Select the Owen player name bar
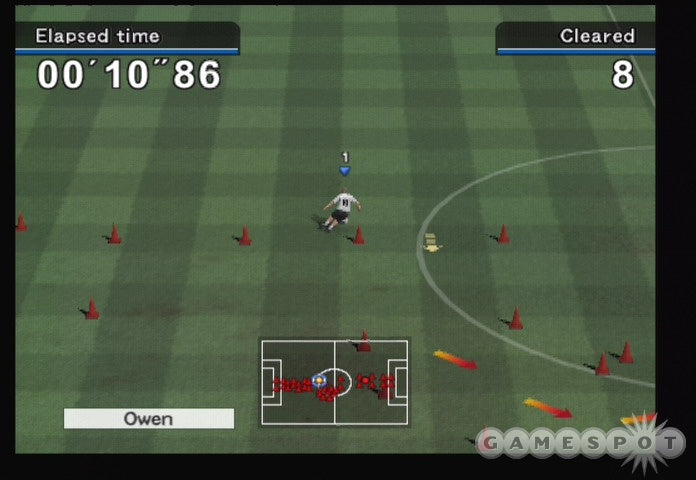Viewport: 696px width, 480px height. tap(148, 419)
